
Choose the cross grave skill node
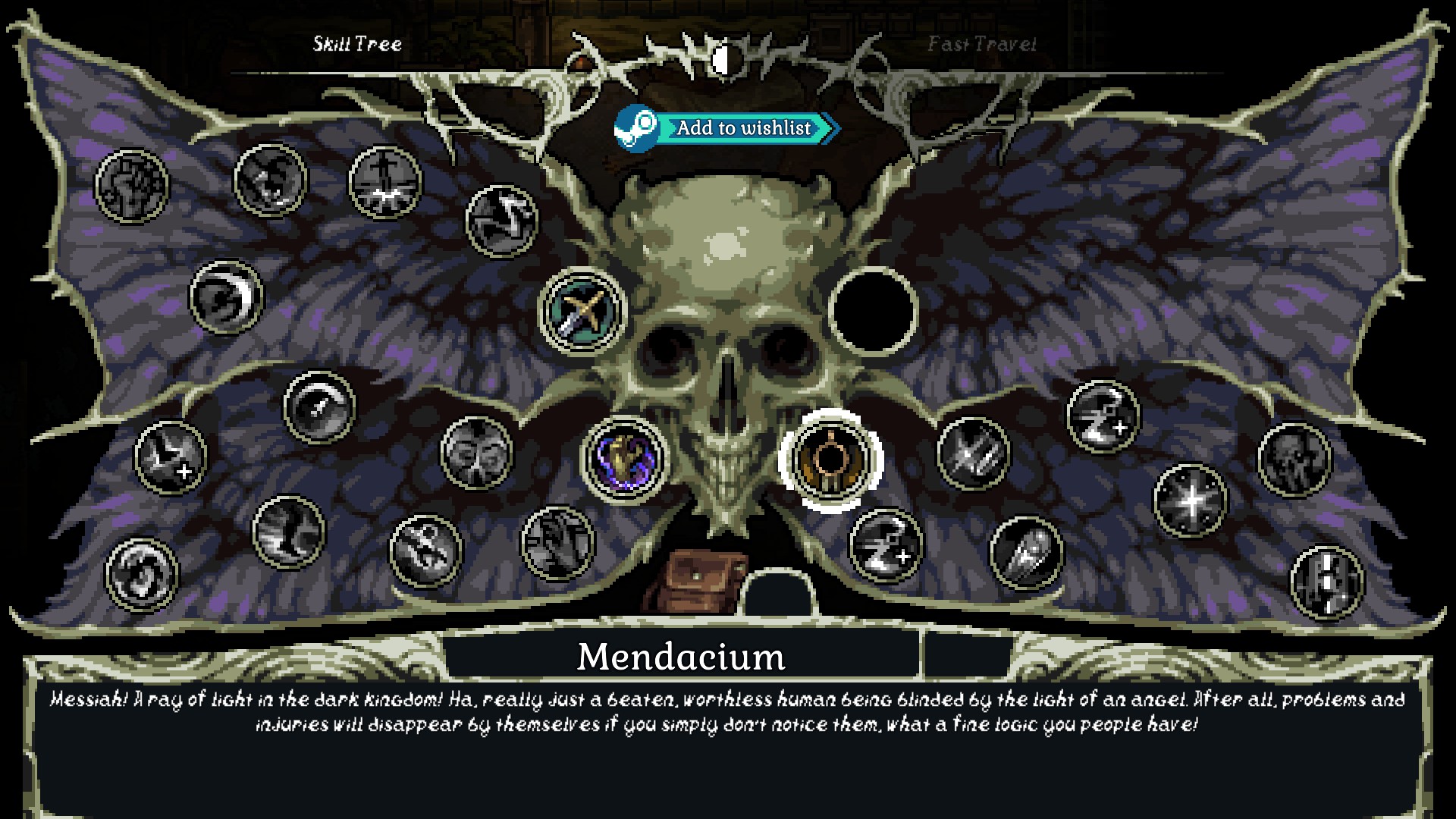[385, 184]
